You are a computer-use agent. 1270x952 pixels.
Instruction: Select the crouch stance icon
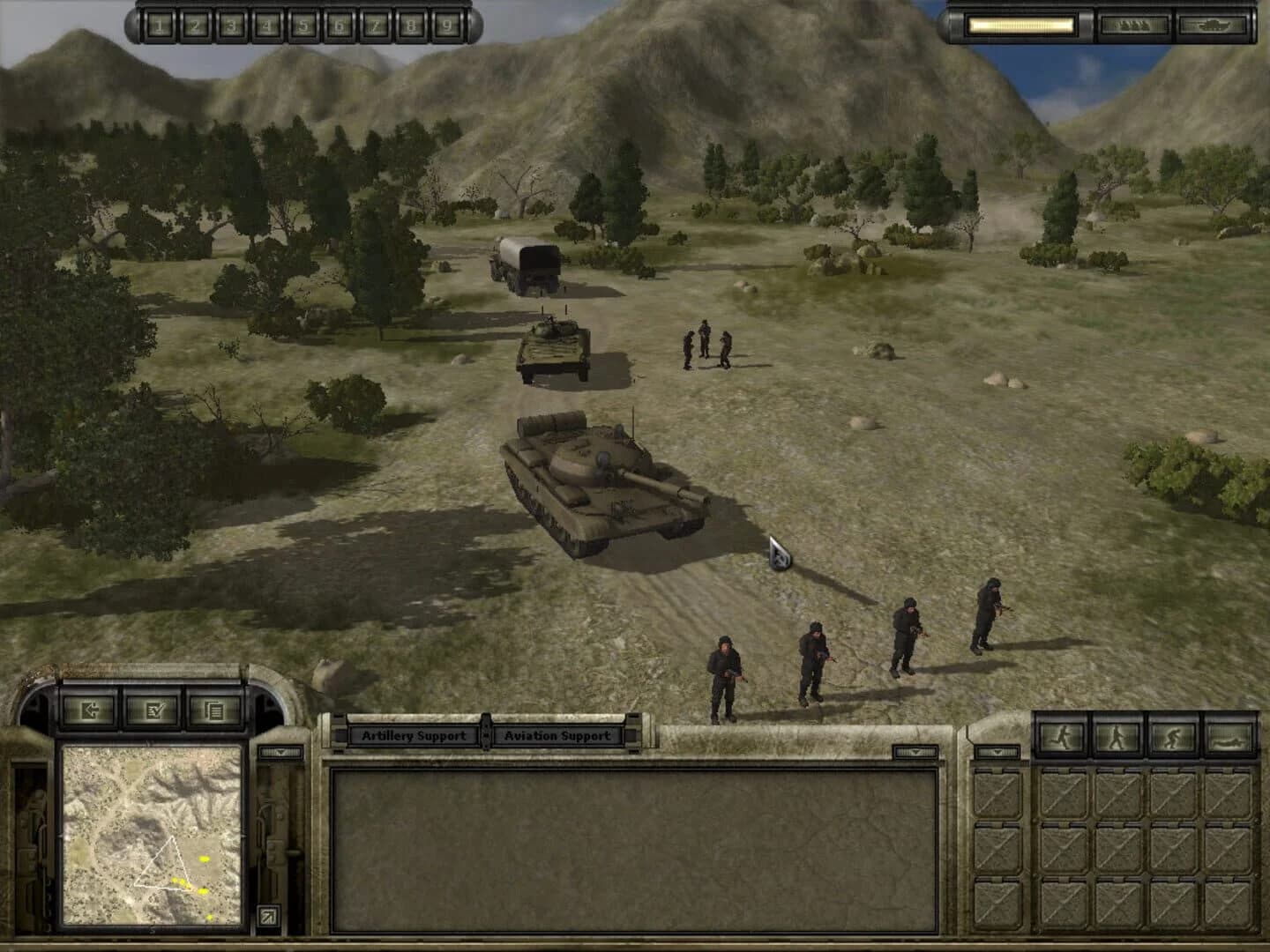tap(1174, 735)
